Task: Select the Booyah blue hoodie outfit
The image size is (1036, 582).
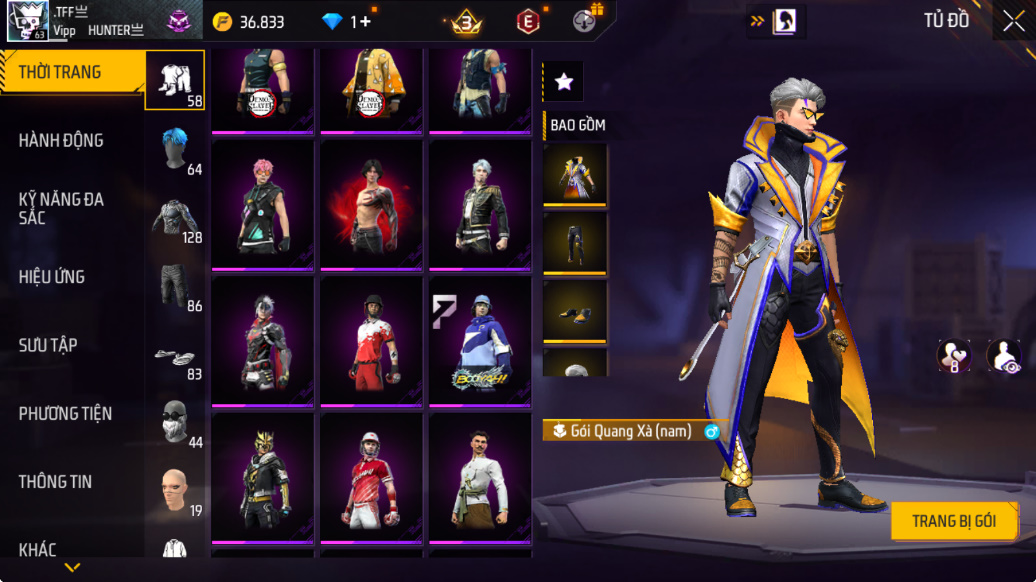Action: point(479,341)
